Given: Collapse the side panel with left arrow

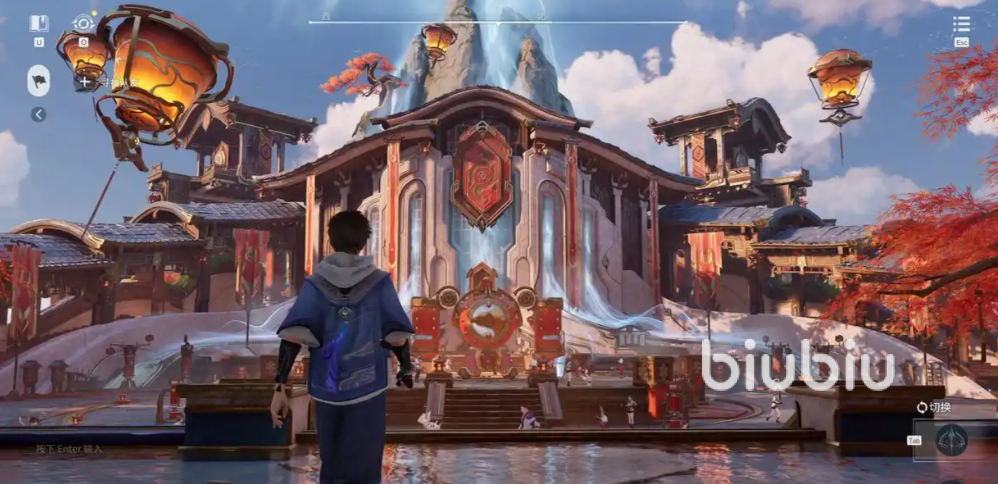Looking at the screenshot, I should click(x=38, y=114).
